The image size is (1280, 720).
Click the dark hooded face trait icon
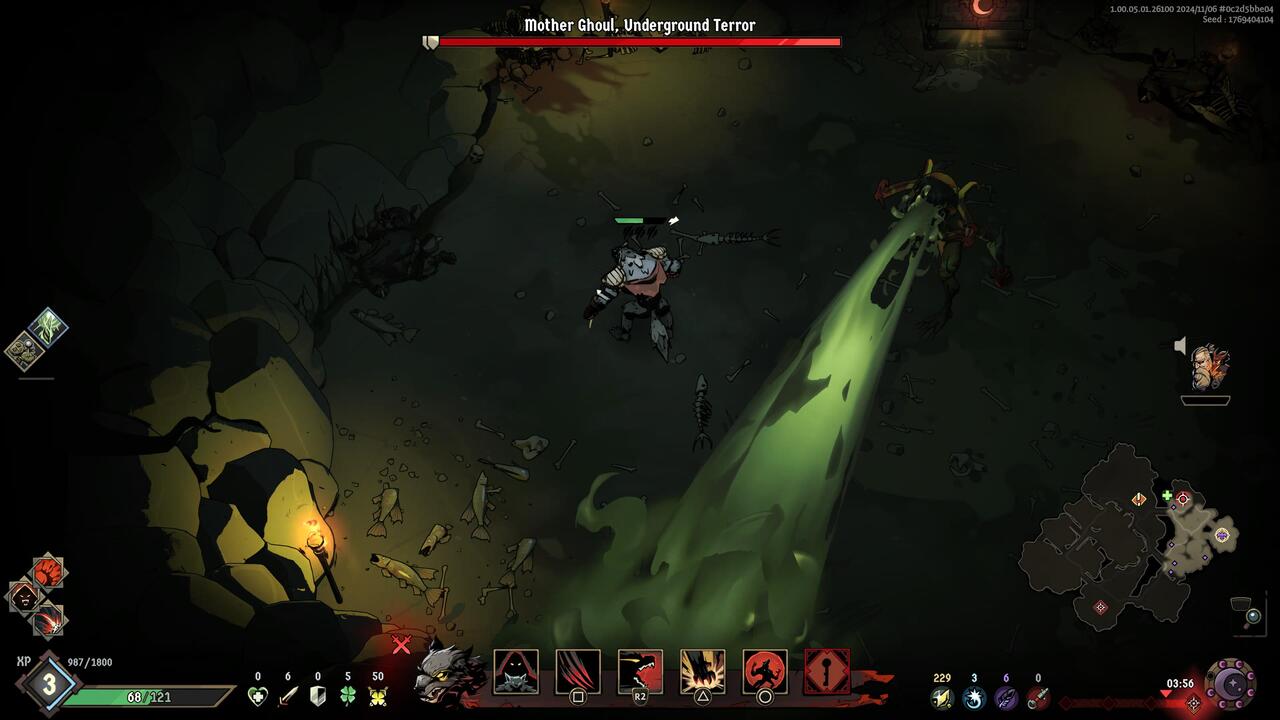[x=24, y=597]
